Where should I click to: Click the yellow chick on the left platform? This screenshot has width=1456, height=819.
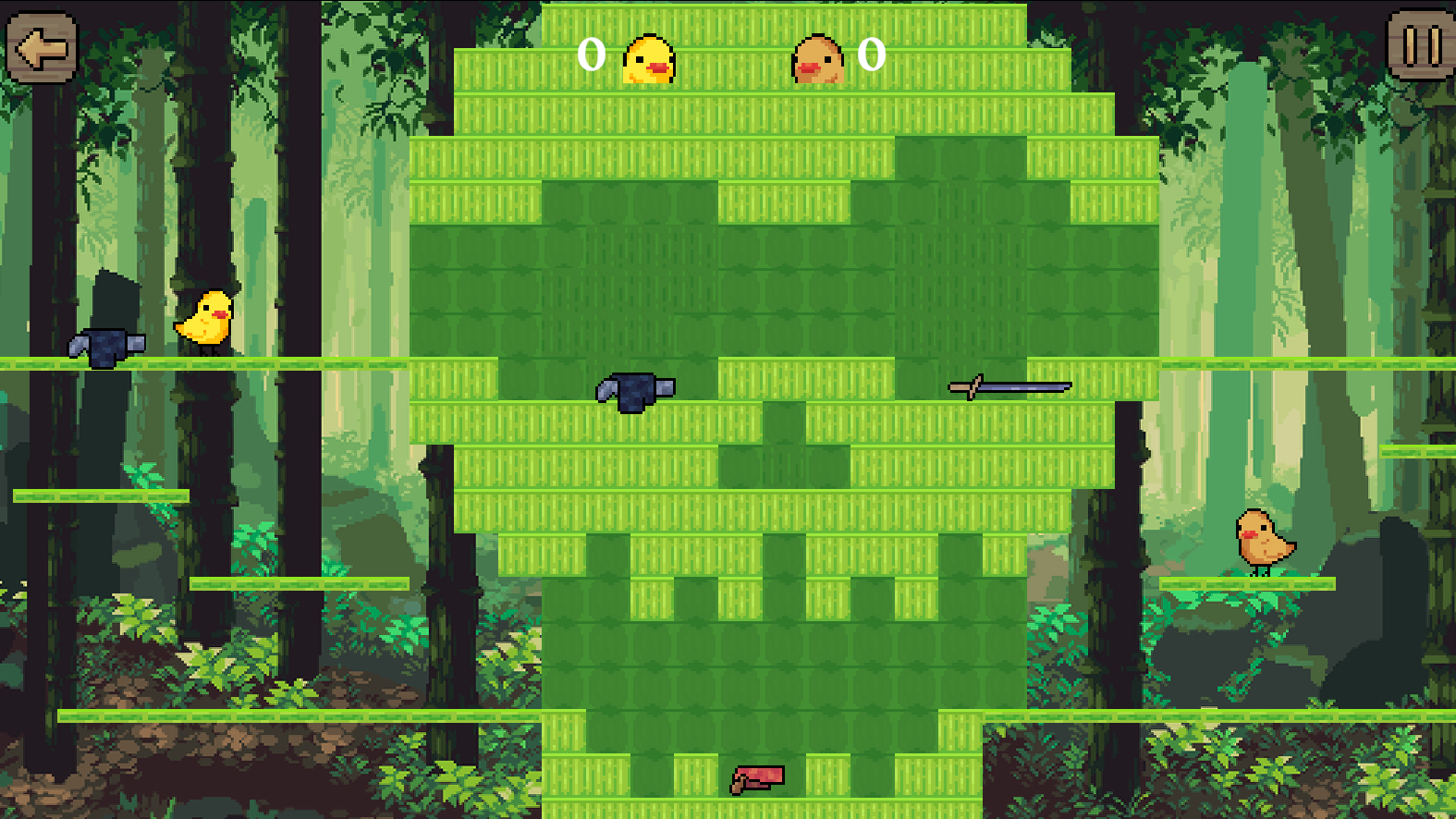click(x=207, y=319)
